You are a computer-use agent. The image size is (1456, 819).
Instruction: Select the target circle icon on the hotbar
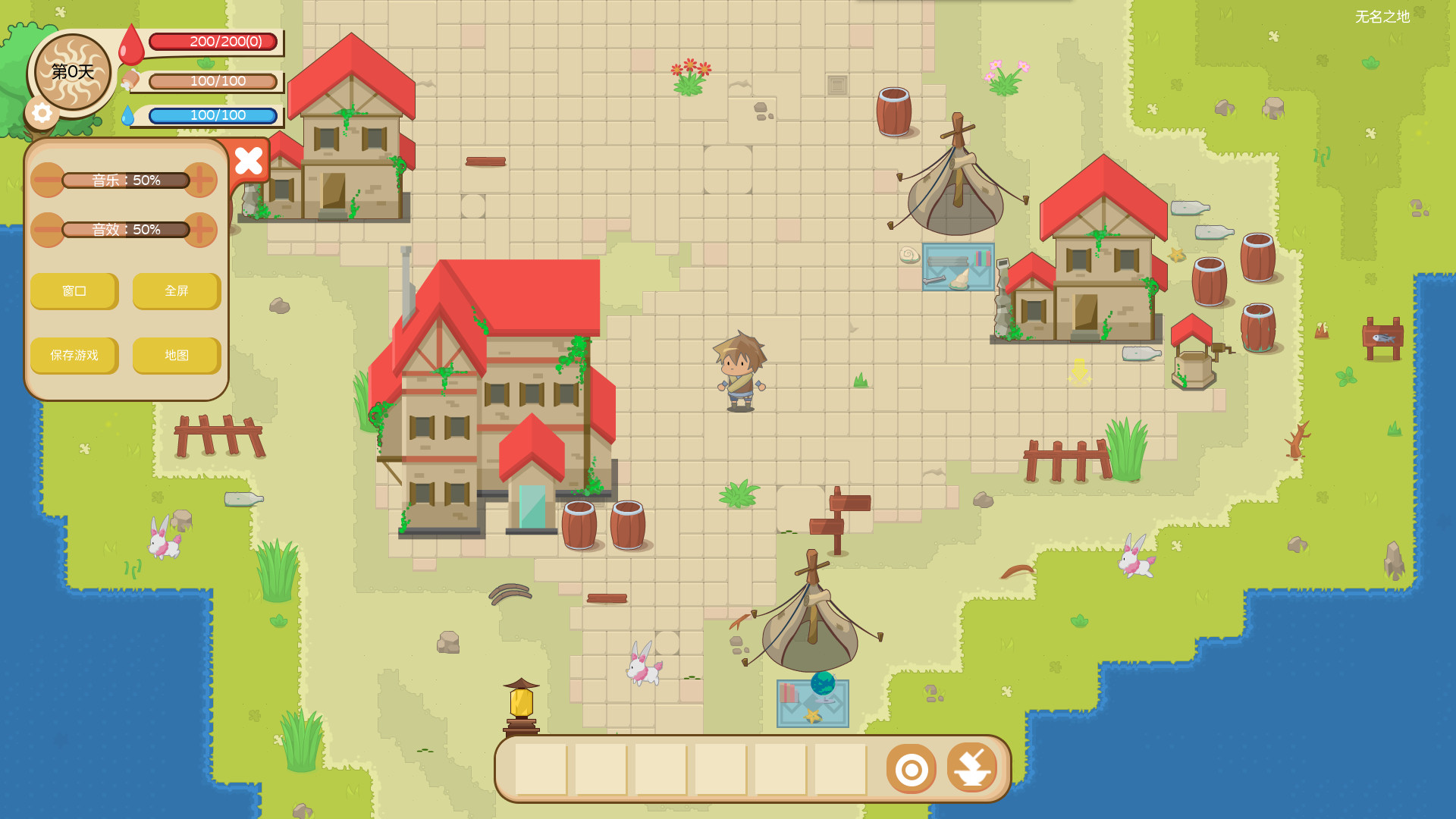911,768
